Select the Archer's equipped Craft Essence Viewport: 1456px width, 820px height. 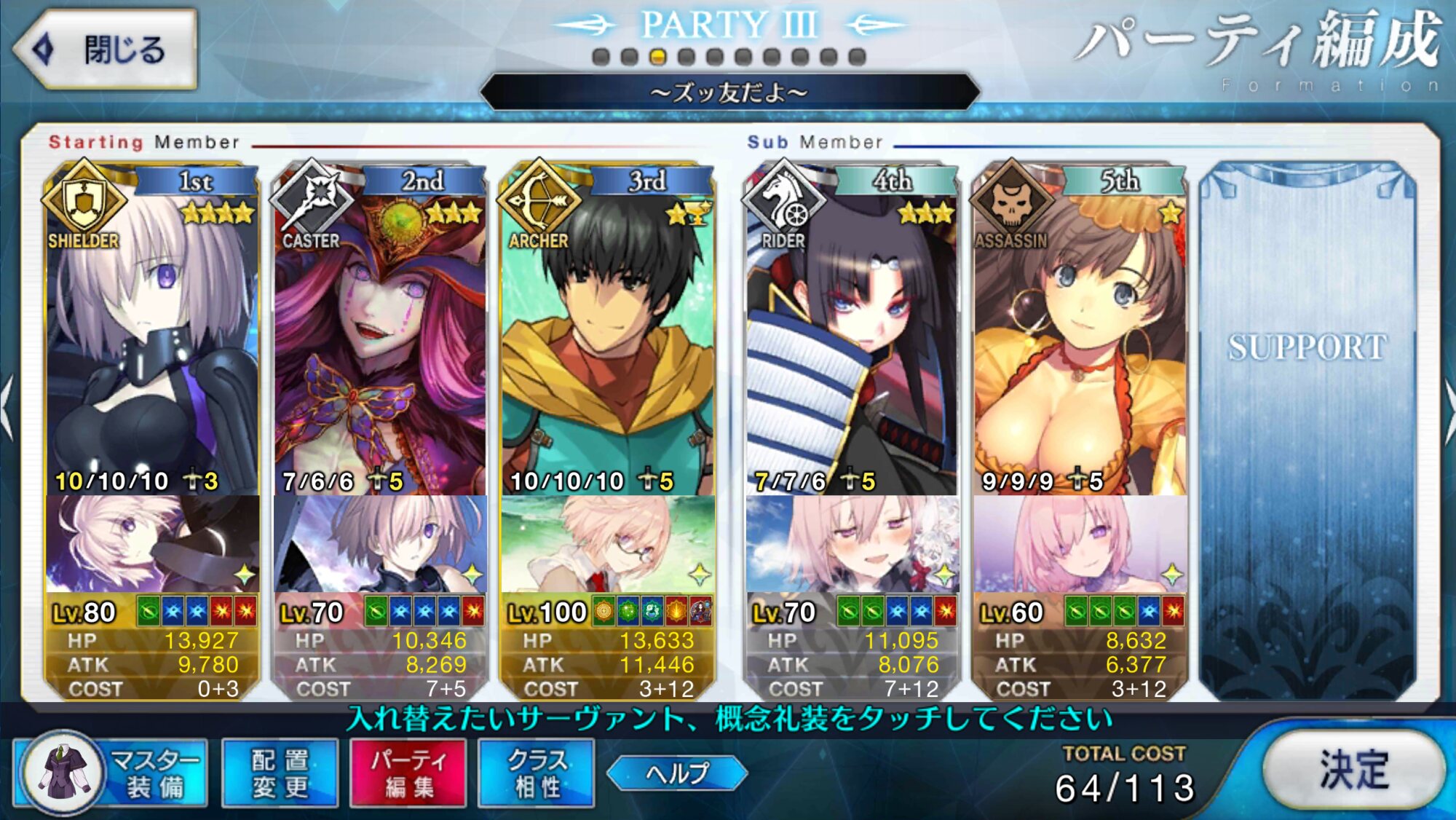tap(607, 545)
